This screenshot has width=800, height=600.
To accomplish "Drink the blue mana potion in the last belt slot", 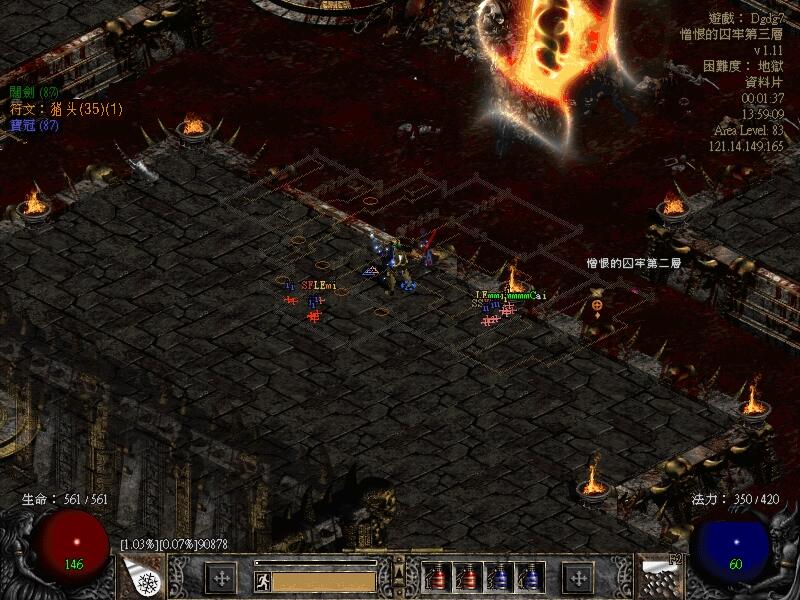I will coord(529,578).
